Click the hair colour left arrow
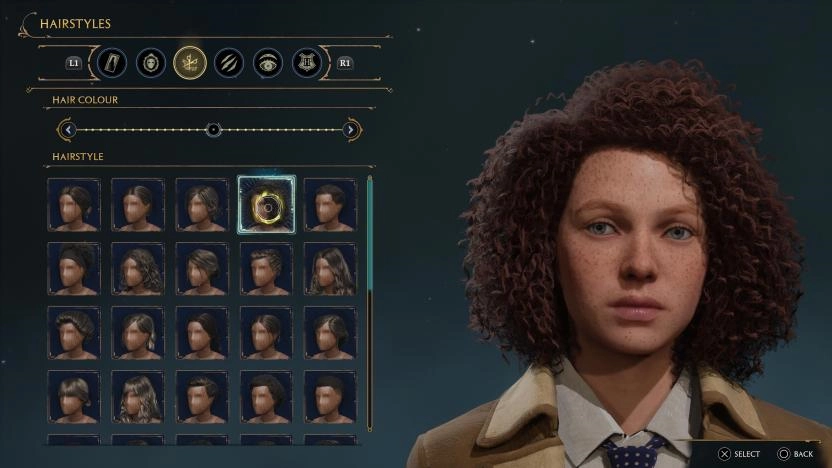The image size is (832, 468). (x=67, y=129)
